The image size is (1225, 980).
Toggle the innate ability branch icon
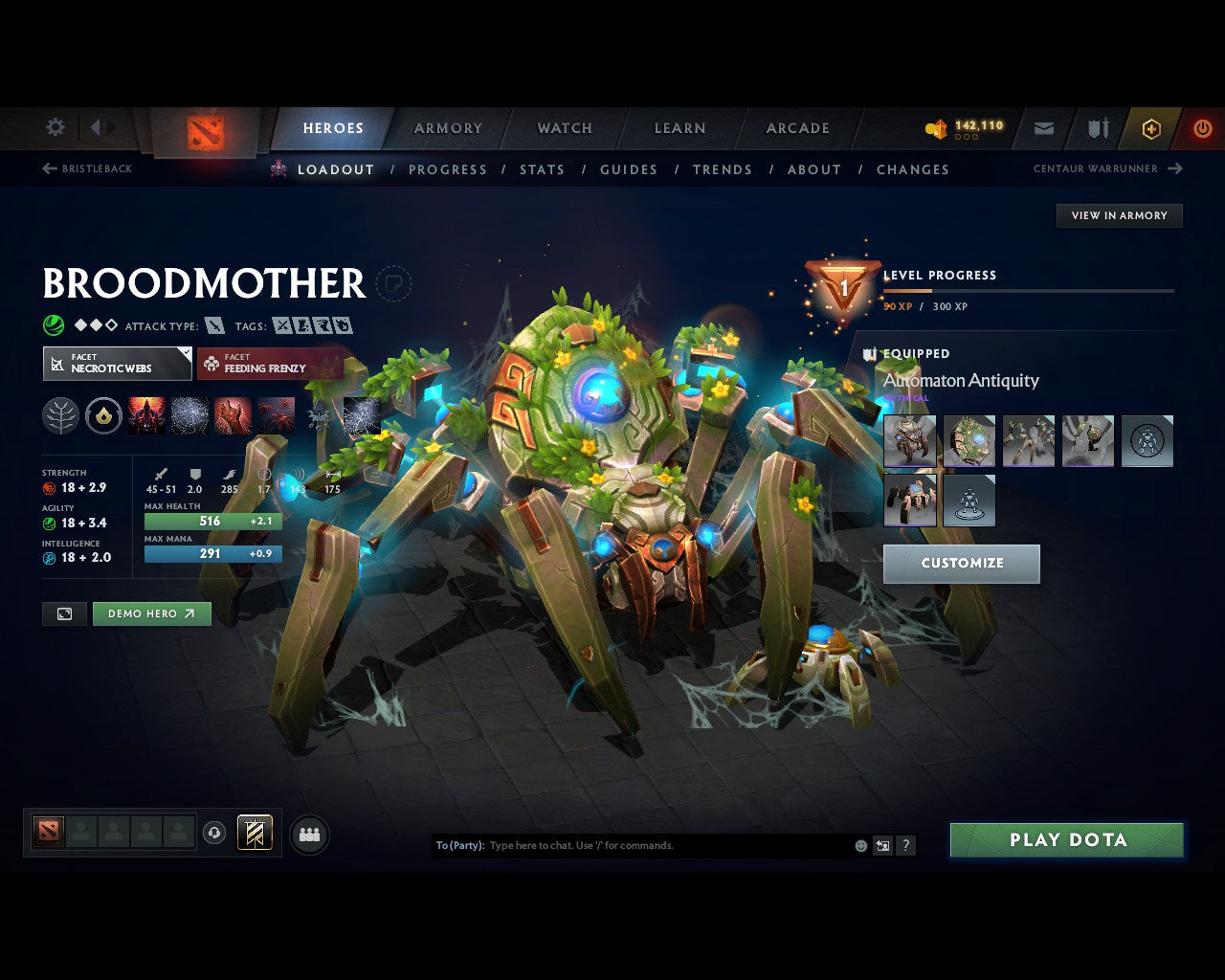point(60,414)
